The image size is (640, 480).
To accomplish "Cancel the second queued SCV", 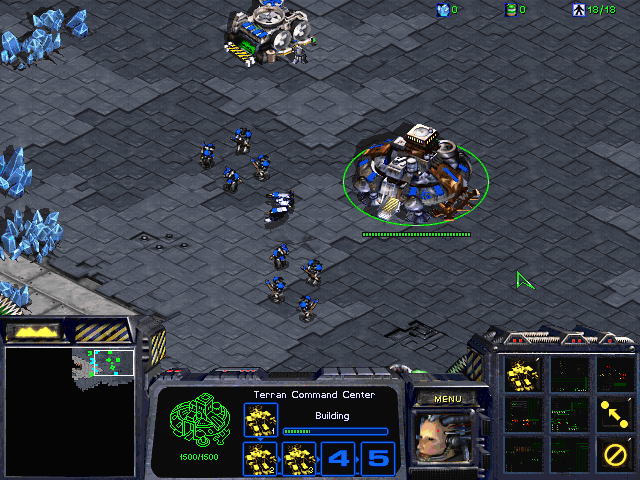I will (260, 459).
